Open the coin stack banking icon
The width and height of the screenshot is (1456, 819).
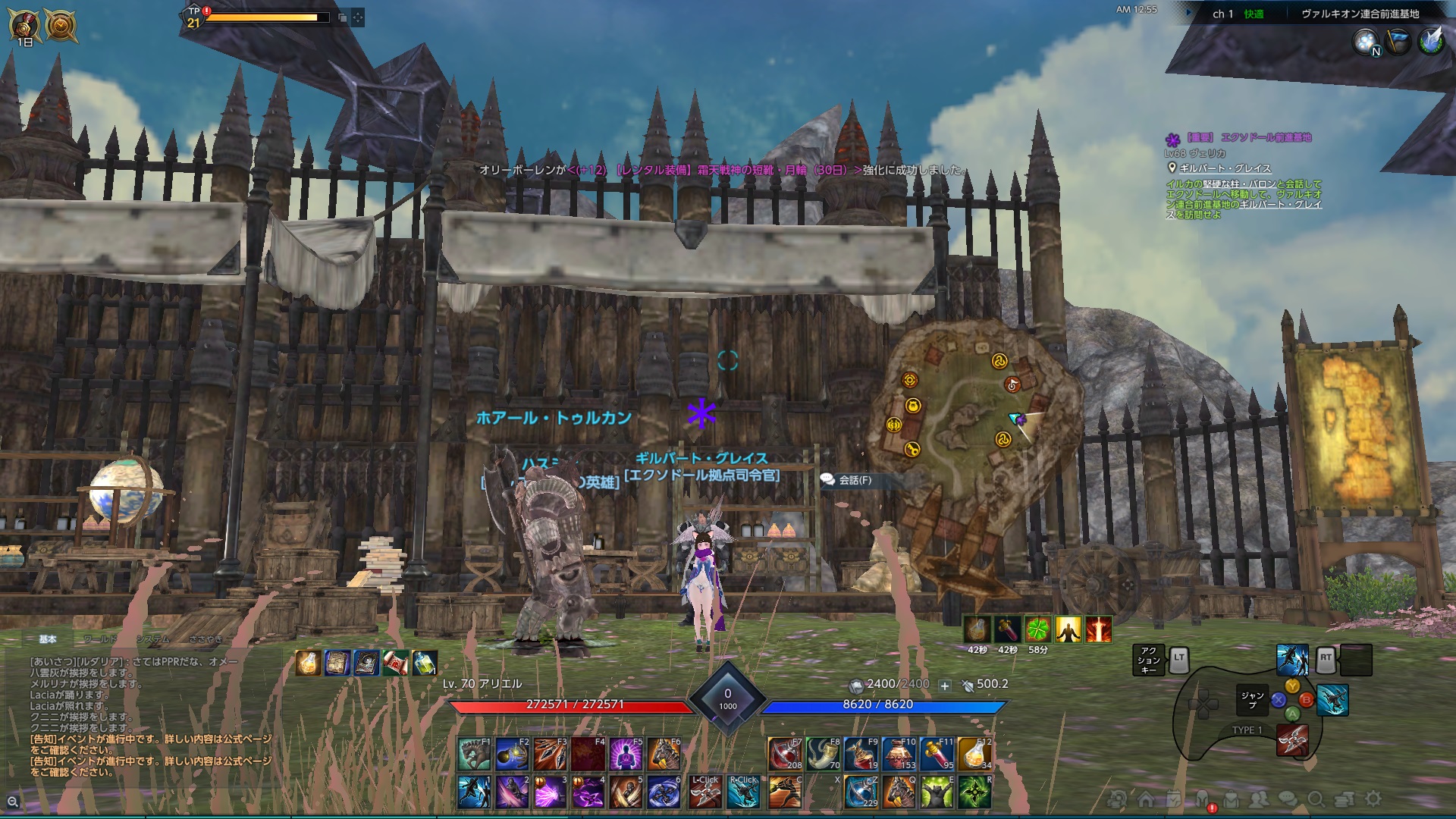point(1344,798)
